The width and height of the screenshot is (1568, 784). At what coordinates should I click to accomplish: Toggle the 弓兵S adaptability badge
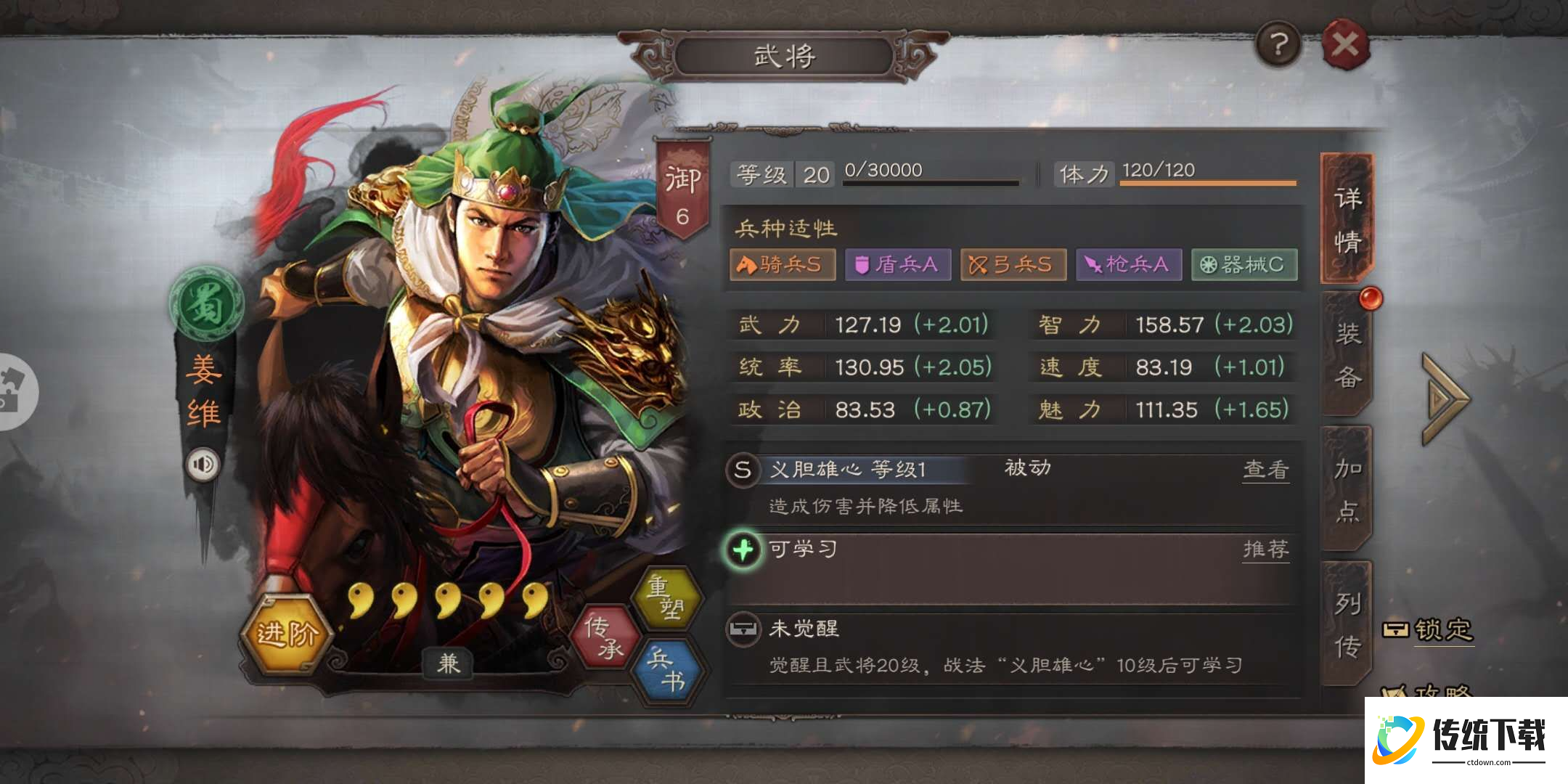[1014, 265]
